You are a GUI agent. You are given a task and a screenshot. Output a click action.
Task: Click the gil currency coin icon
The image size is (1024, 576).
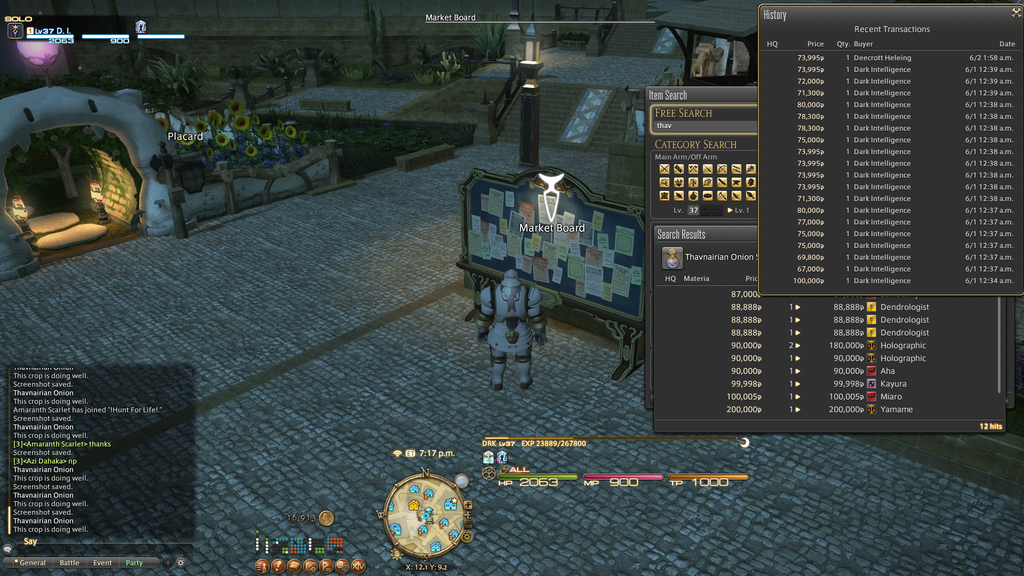click(x=326, y=518)
